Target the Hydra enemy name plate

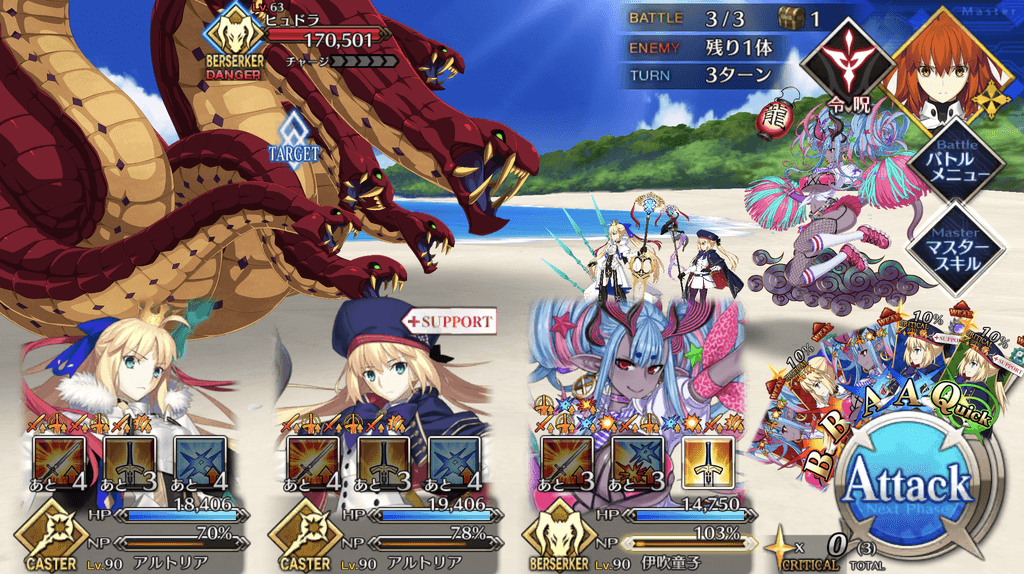(x=320, y=40)
